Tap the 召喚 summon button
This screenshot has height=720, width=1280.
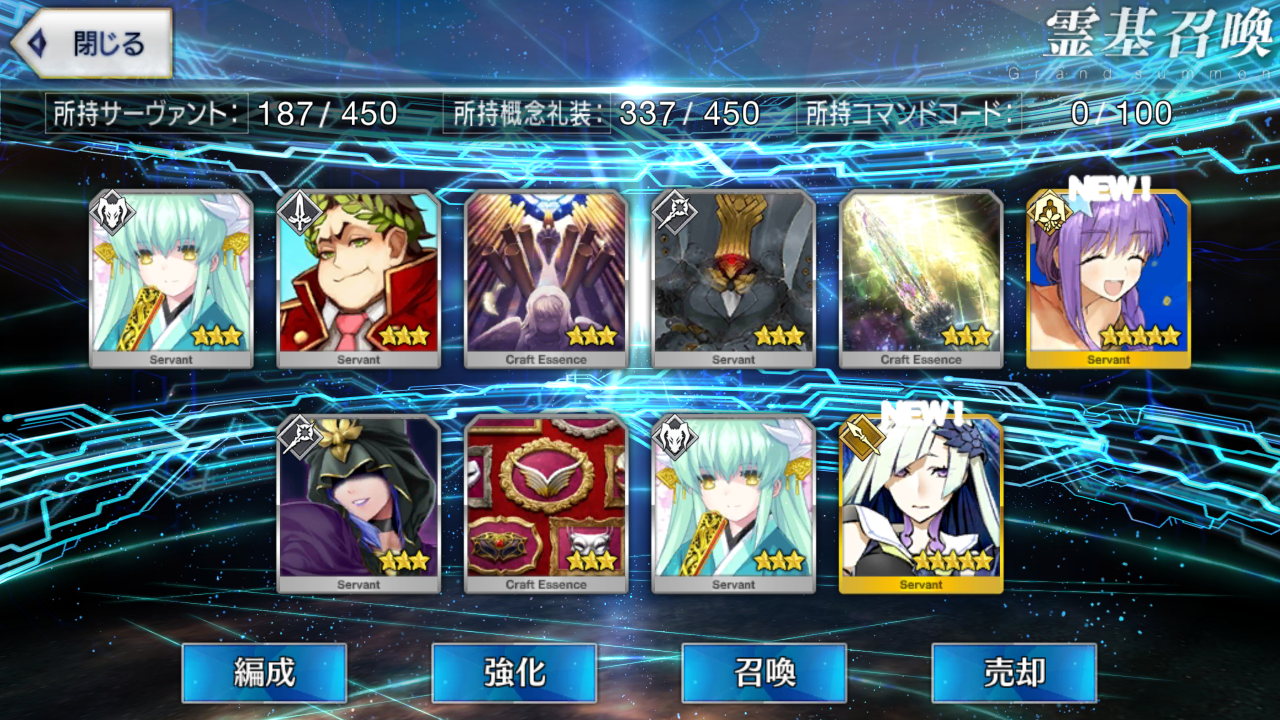click(764, 672)
